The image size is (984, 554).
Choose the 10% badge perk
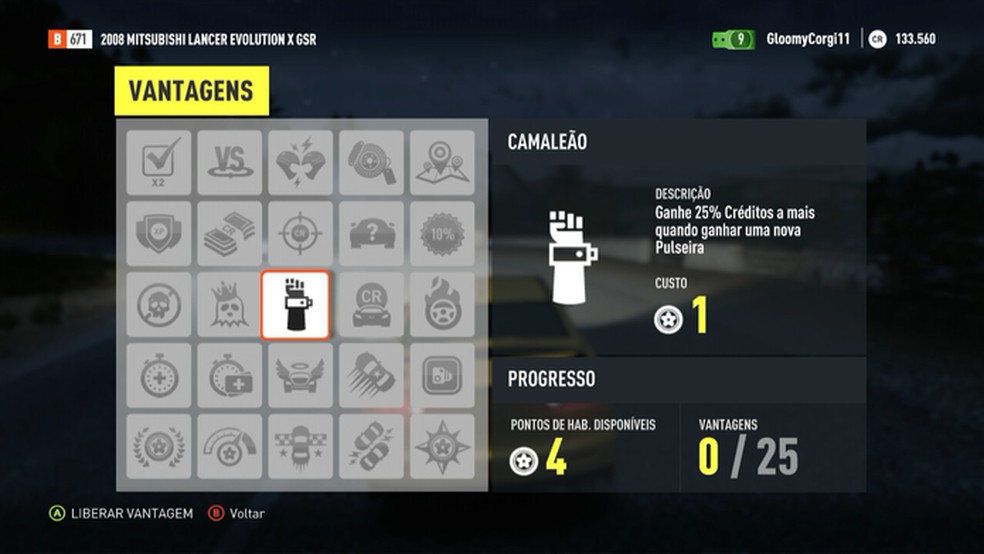coord(442,233)
